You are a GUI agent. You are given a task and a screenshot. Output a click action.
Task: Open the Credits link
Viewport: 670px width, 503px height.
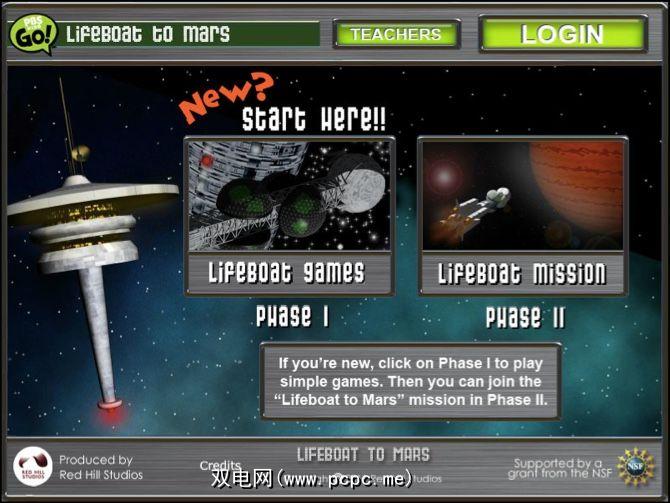220,466
